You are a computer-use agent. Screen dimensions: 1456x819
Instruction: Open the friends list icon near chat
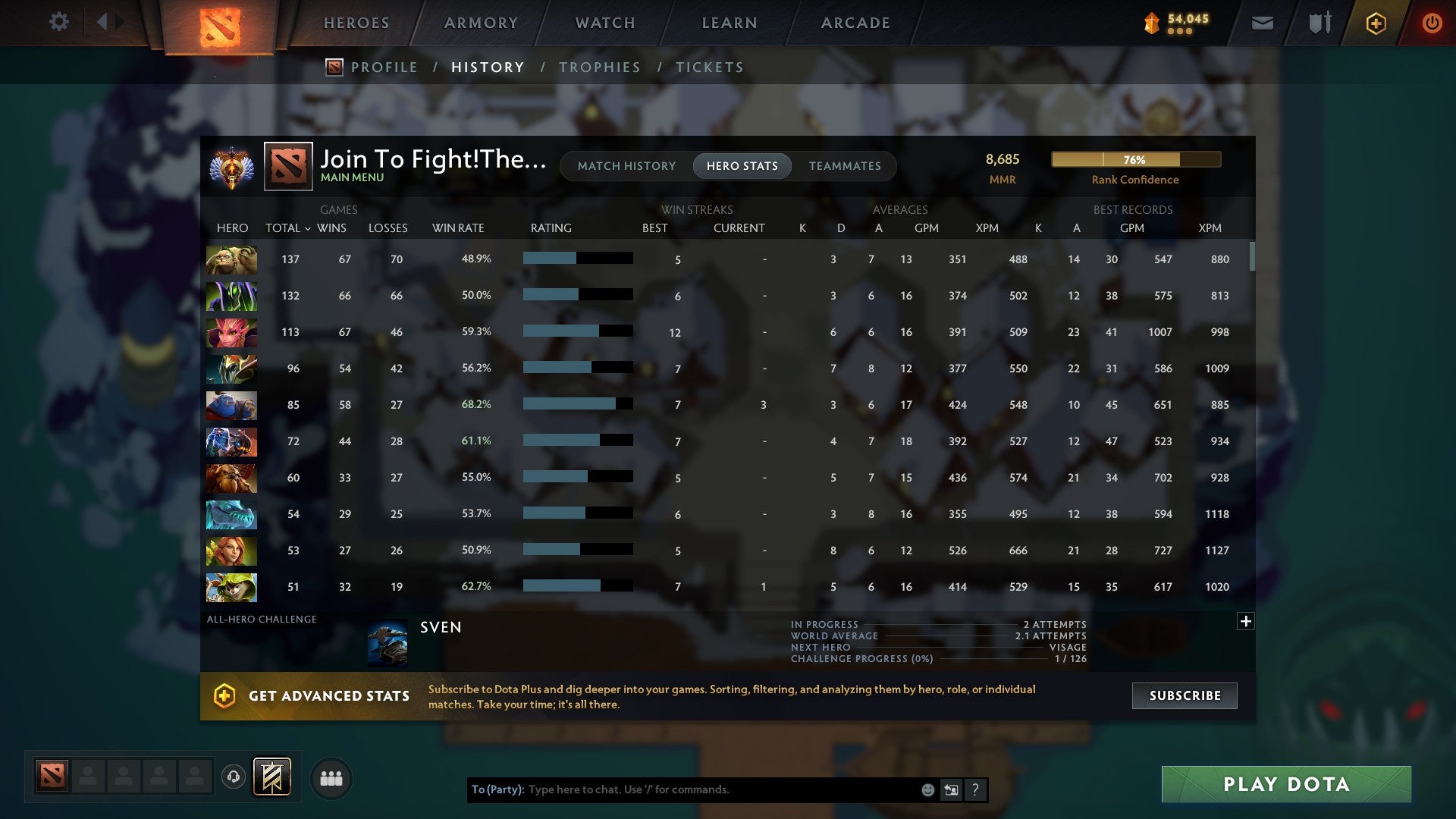coord(331,777)
